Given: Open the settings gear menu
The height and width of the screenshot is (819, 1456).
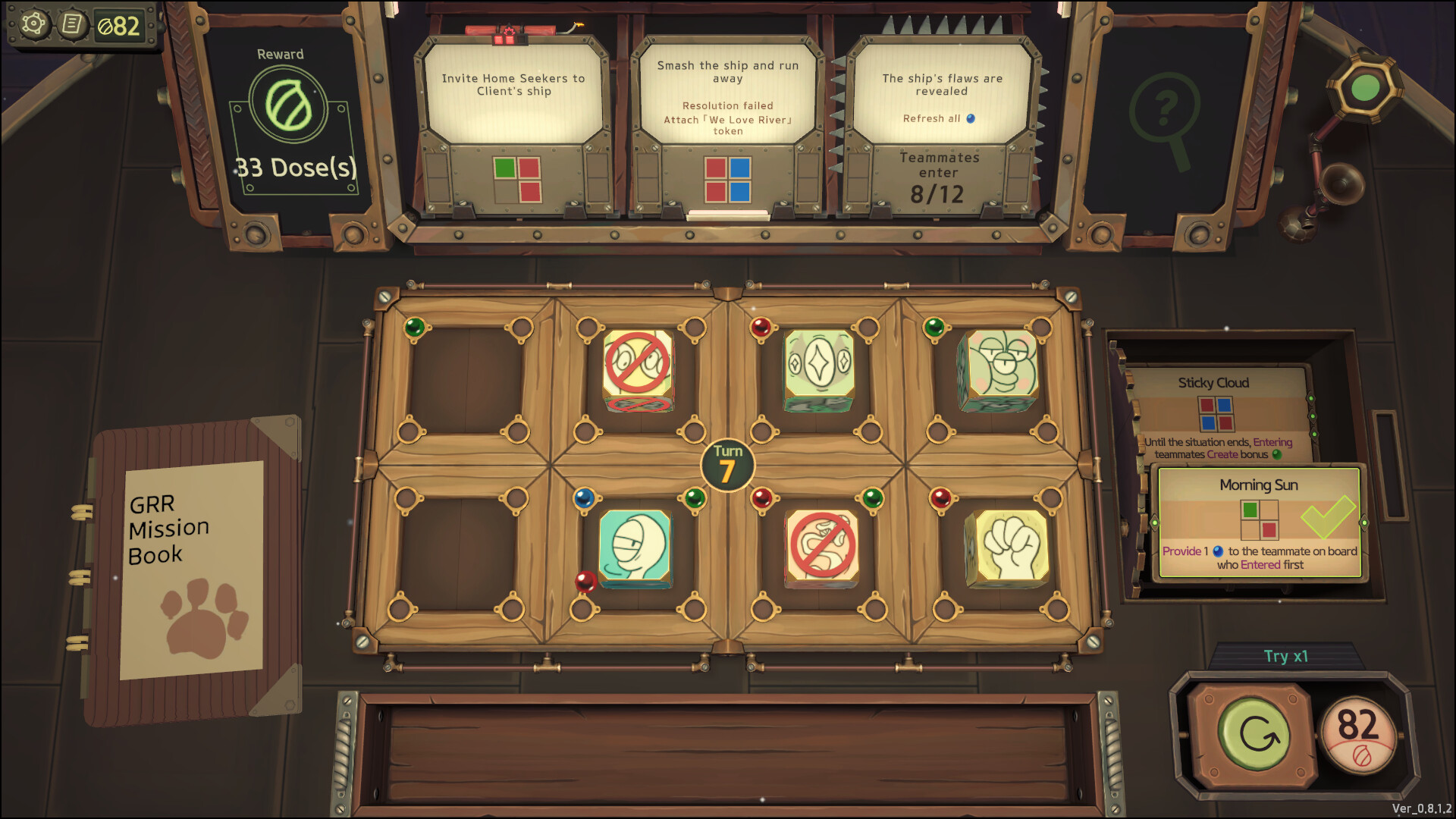Looking at the screenshot, I should (33, 24).
